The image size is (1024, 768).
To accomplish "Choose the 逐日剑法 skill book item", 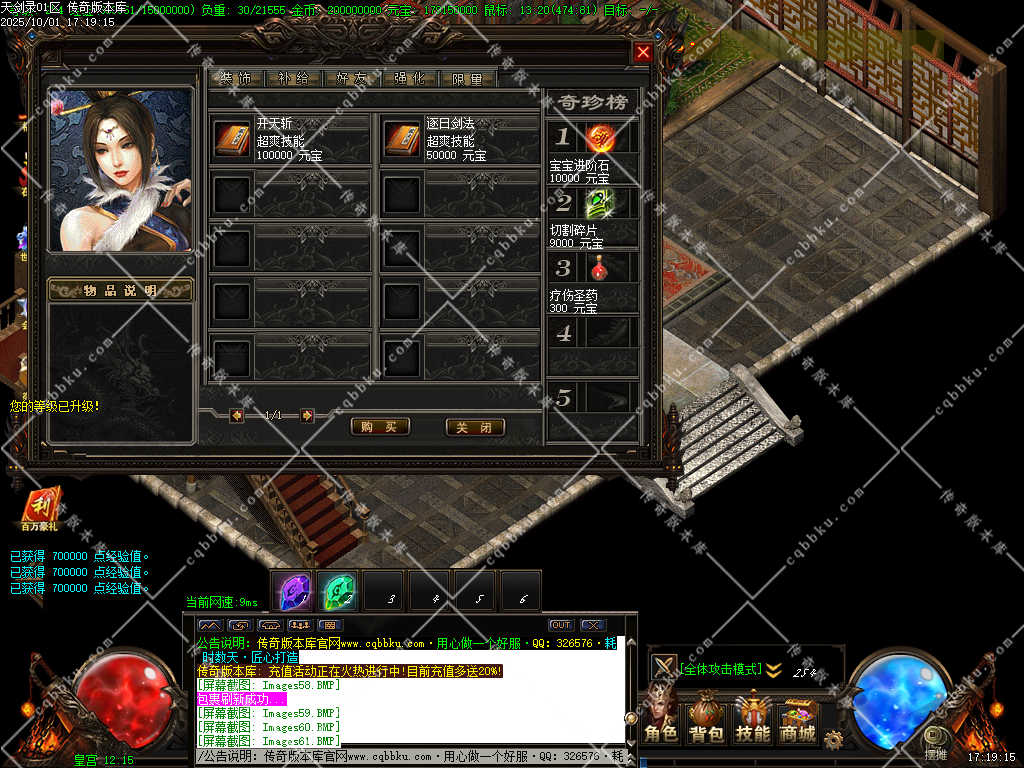I will [x=402, y=139].
